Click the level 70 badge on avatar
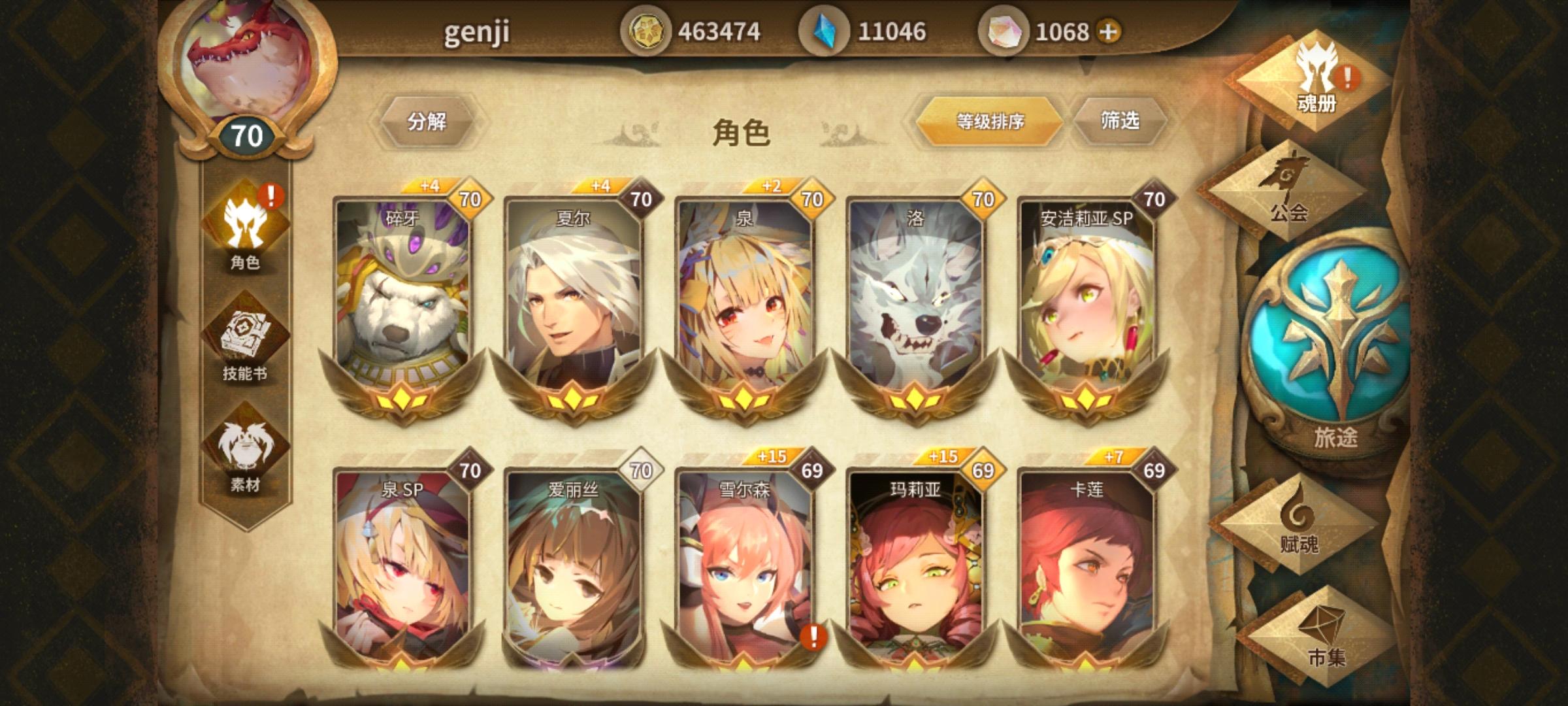 (248, 136)
